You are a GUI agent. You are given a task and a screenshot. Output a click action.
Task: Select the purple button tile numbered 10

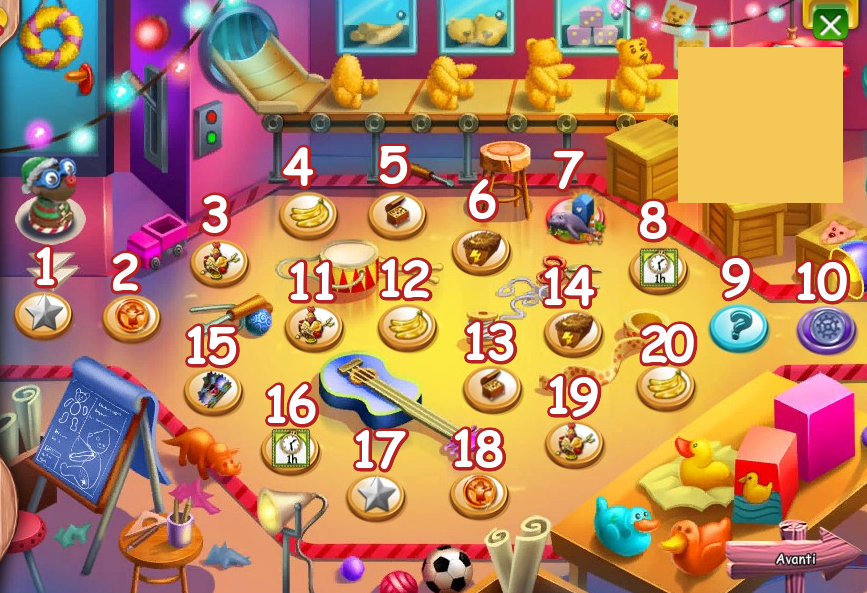click(826, 328)
